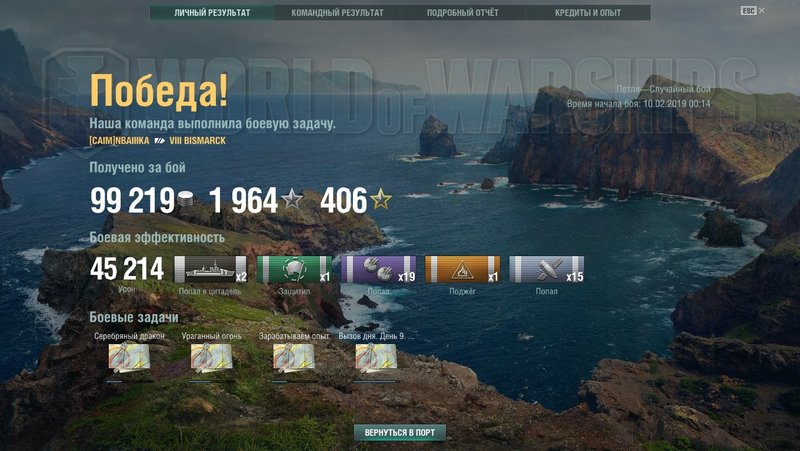Switch to the Личный результат tab

[x=211, y=13]
